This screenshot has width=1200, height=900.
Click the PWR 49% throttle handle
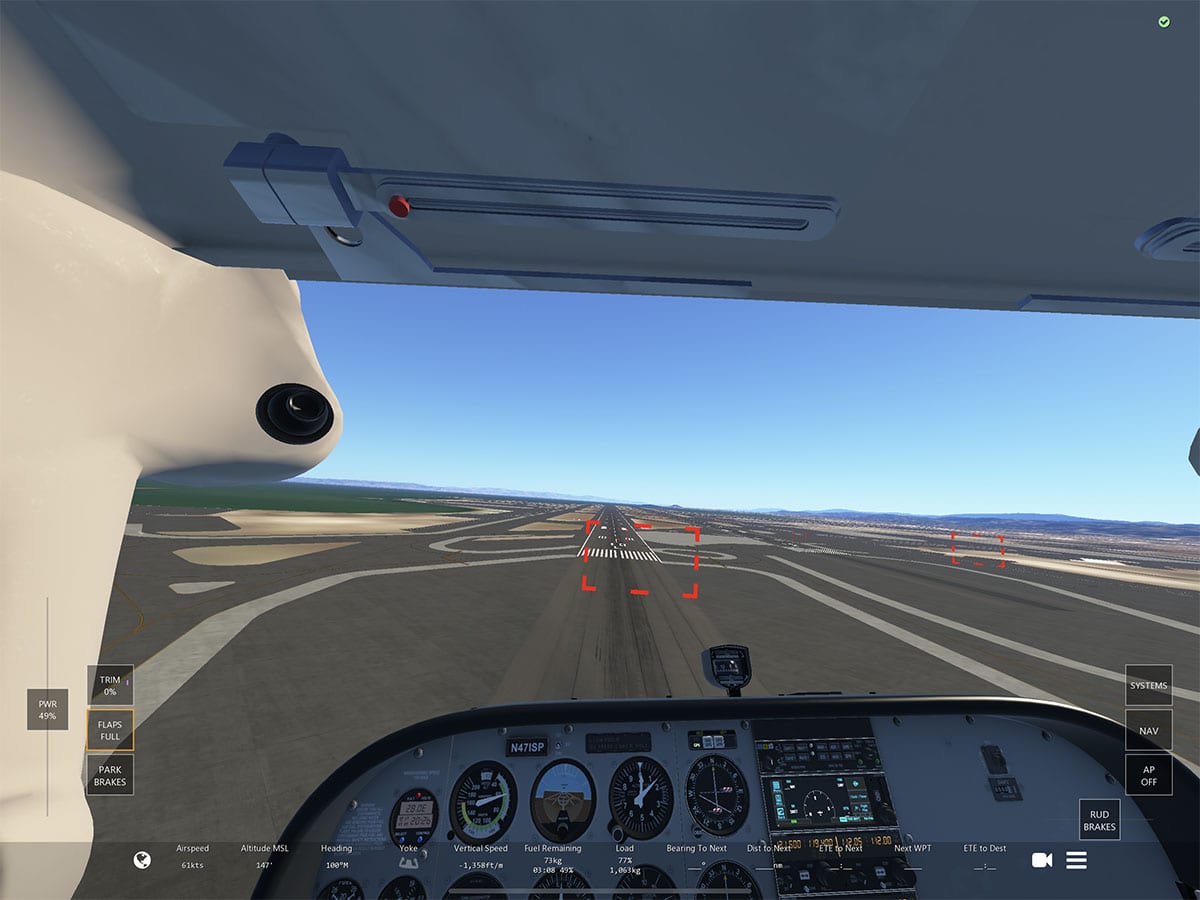coord(47,709)
